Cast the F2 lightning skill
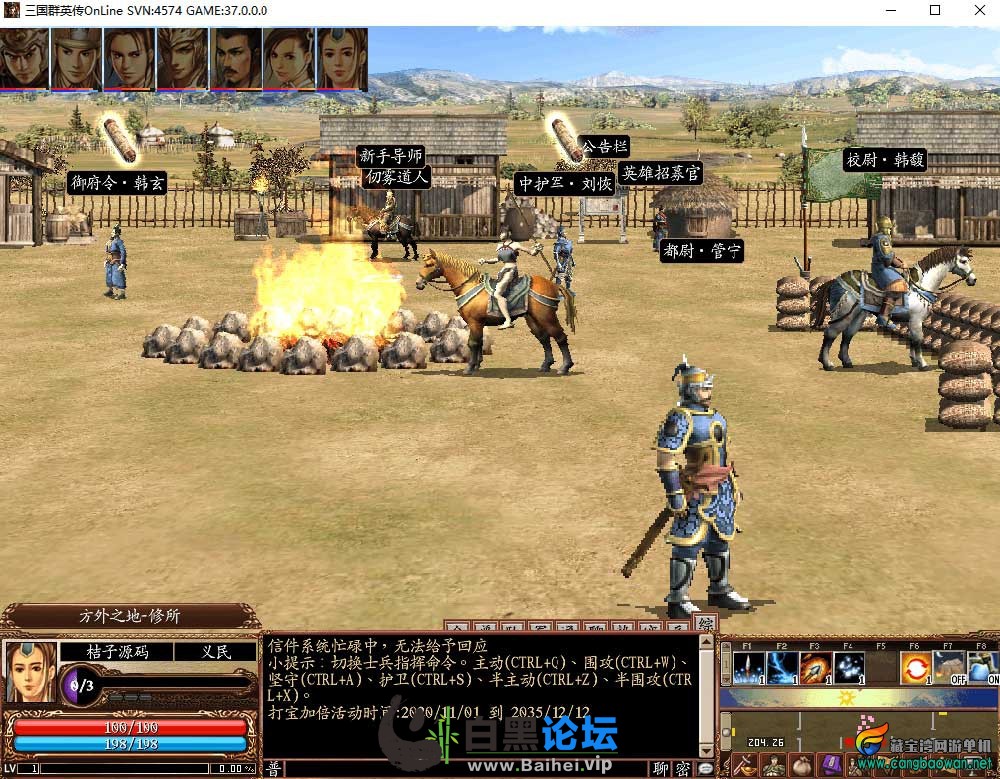 [x=783, y=667]
